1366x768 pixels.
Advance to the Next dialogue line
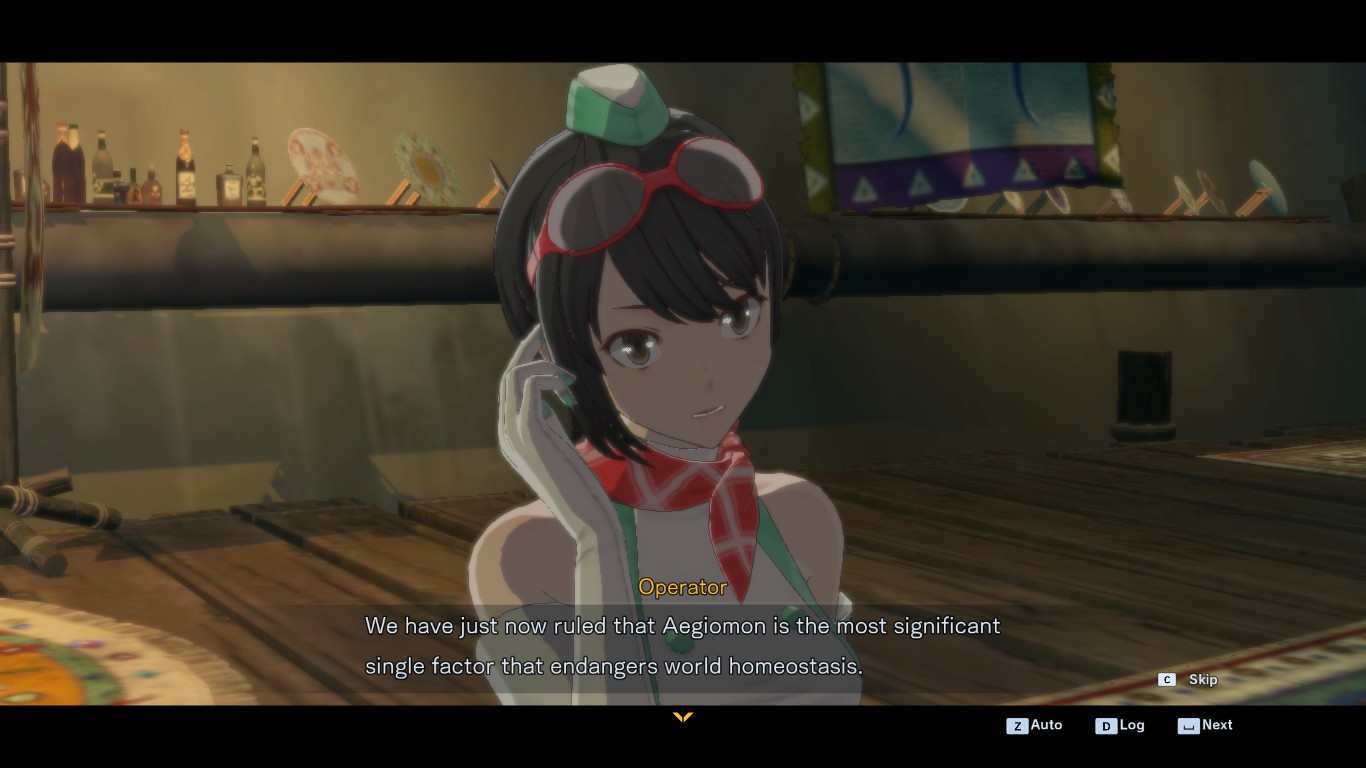coord(1206,725)
